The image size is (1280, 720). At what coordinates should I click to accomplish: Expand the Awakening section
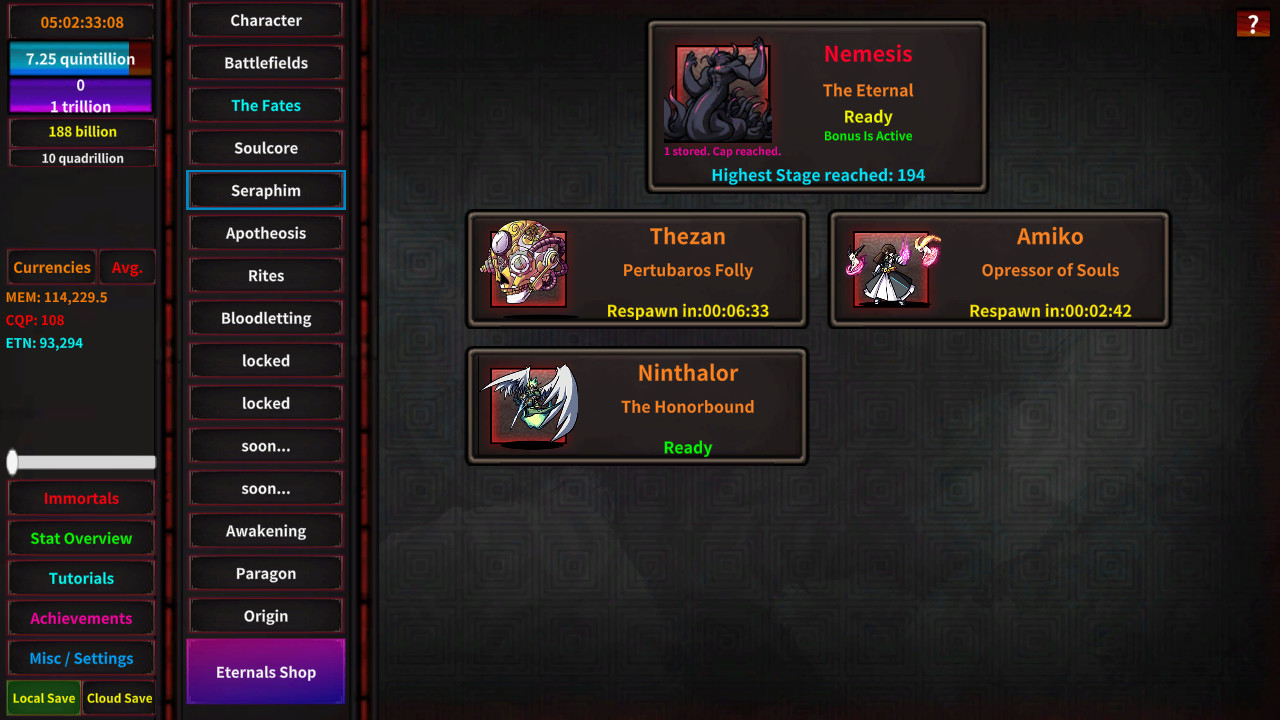(x=265, y=531)
